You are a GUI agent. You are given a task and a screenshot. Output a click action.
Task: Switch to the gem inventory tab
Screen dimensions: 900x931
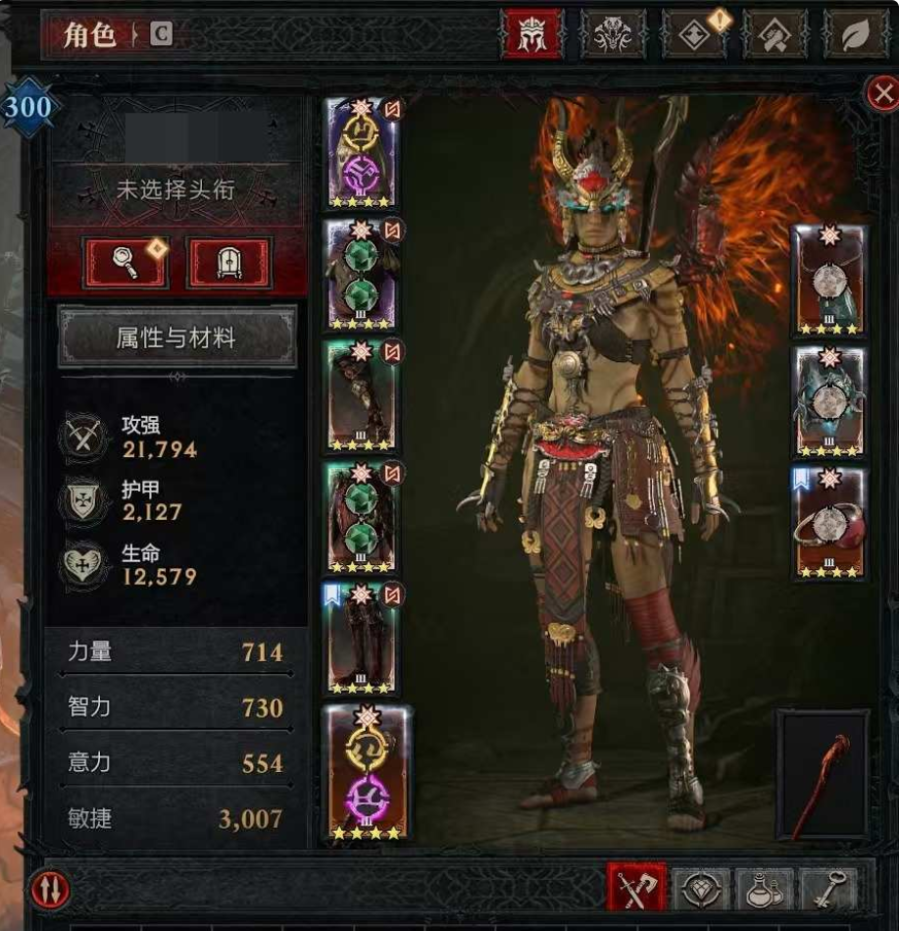(x=701, y=888)
